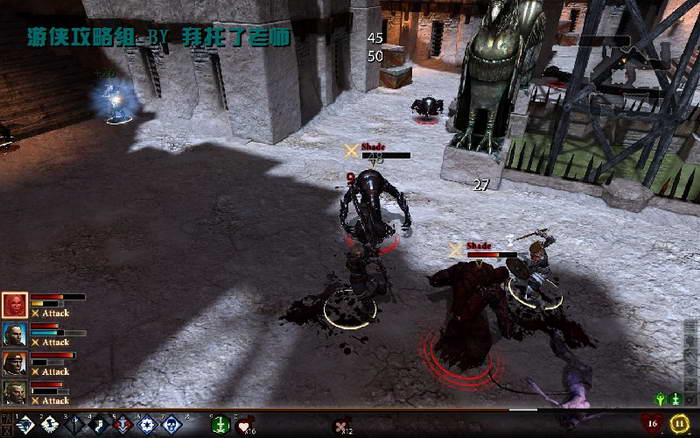This screenshot has height=438, width=700.
Task: Choose the bearded companion portrait
Action: click(14, 392)
